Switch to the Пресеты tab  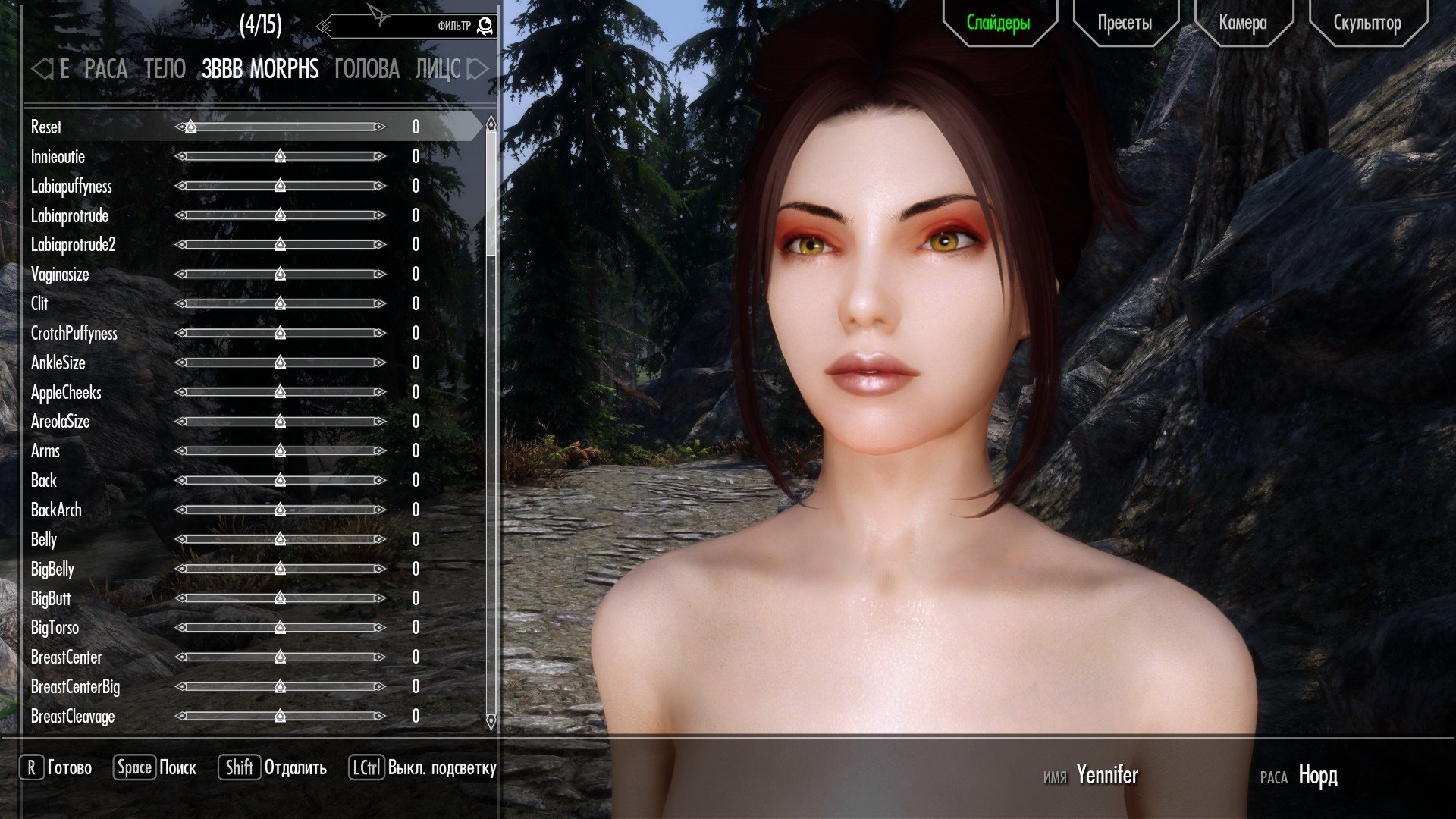(x=1125, y=24)
